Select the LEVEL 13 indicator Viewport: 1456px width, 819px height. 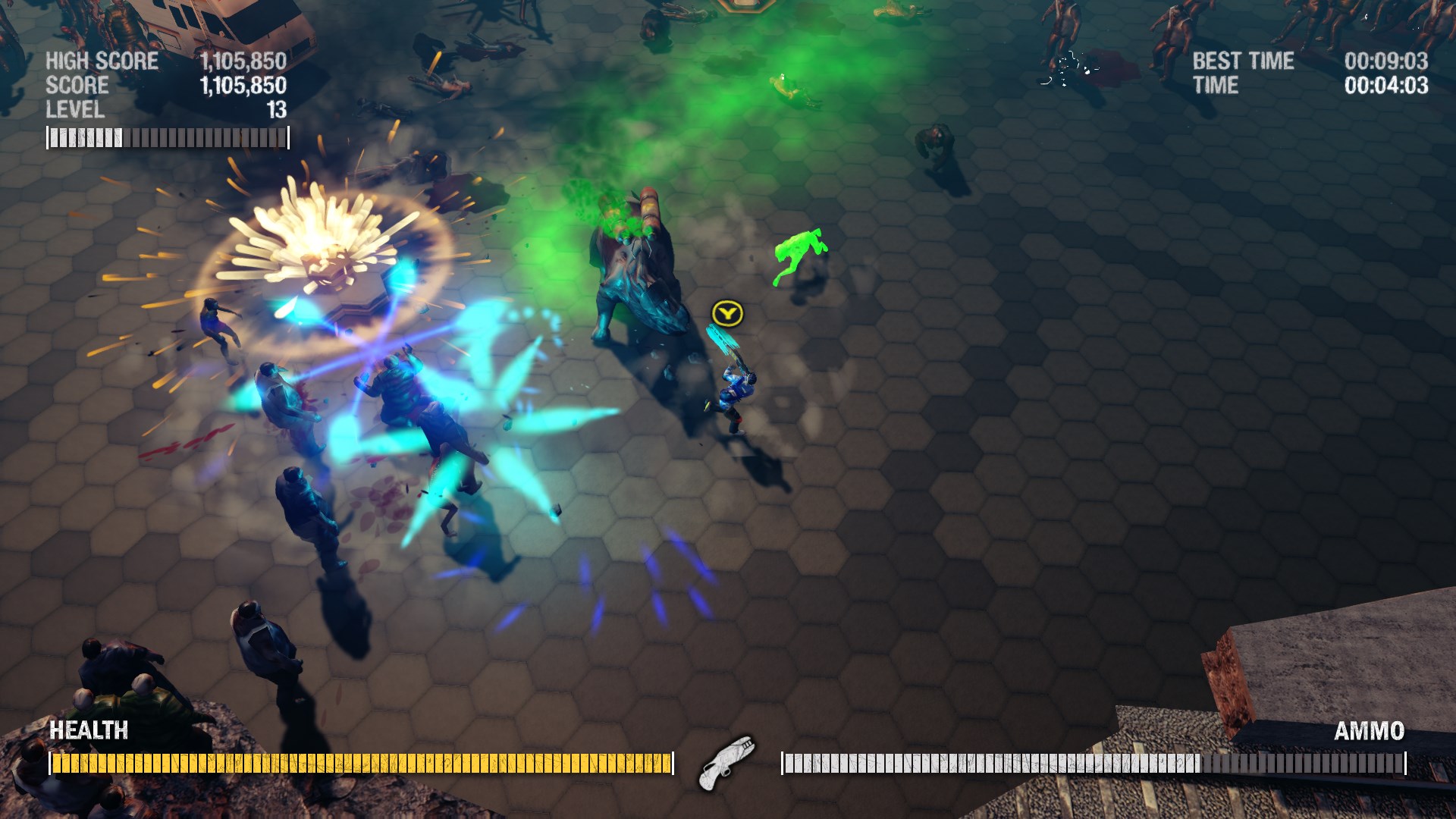pyautogui.click(x=80, y=110)
